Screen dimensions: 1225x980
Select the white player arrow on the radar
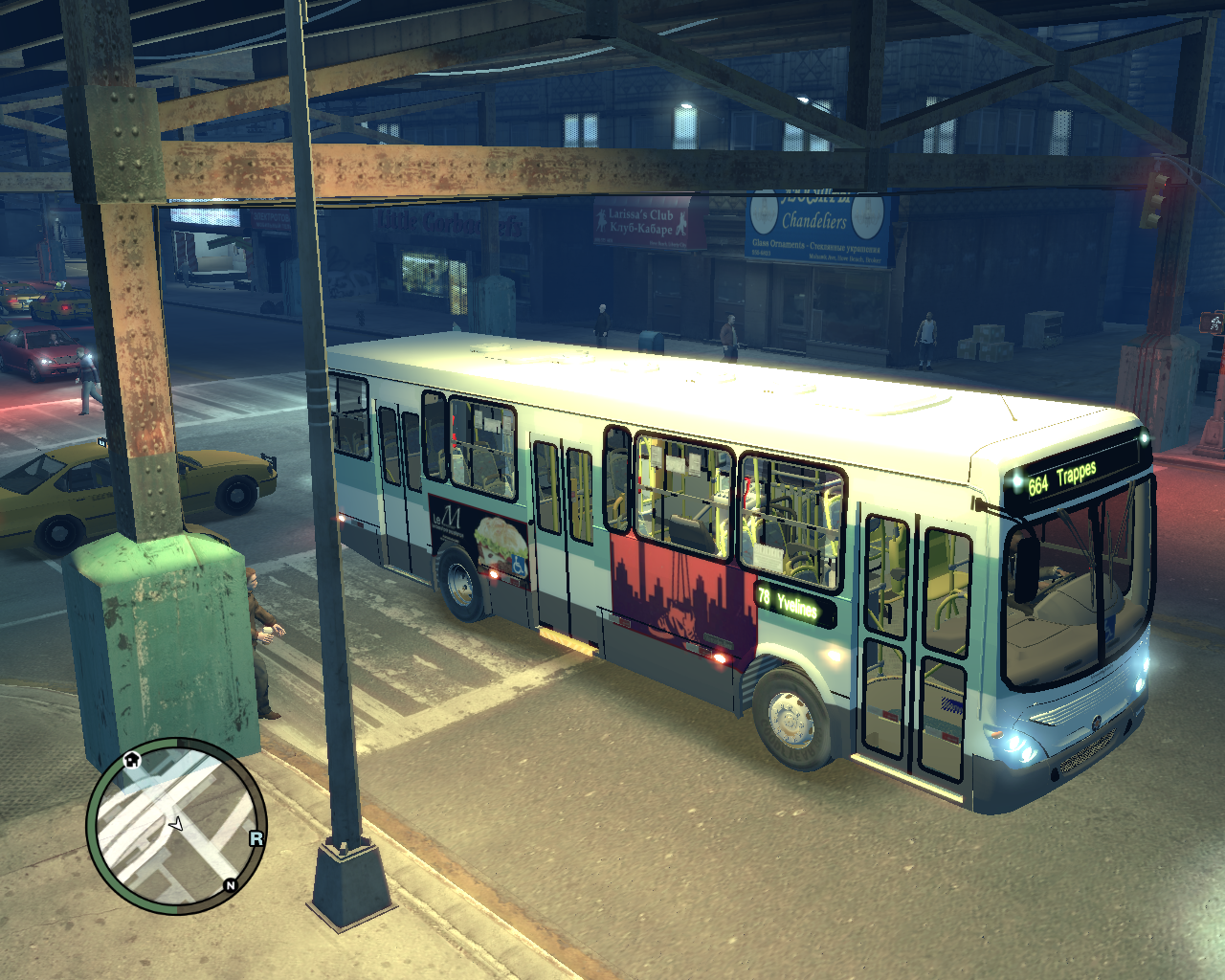point(176,824)
